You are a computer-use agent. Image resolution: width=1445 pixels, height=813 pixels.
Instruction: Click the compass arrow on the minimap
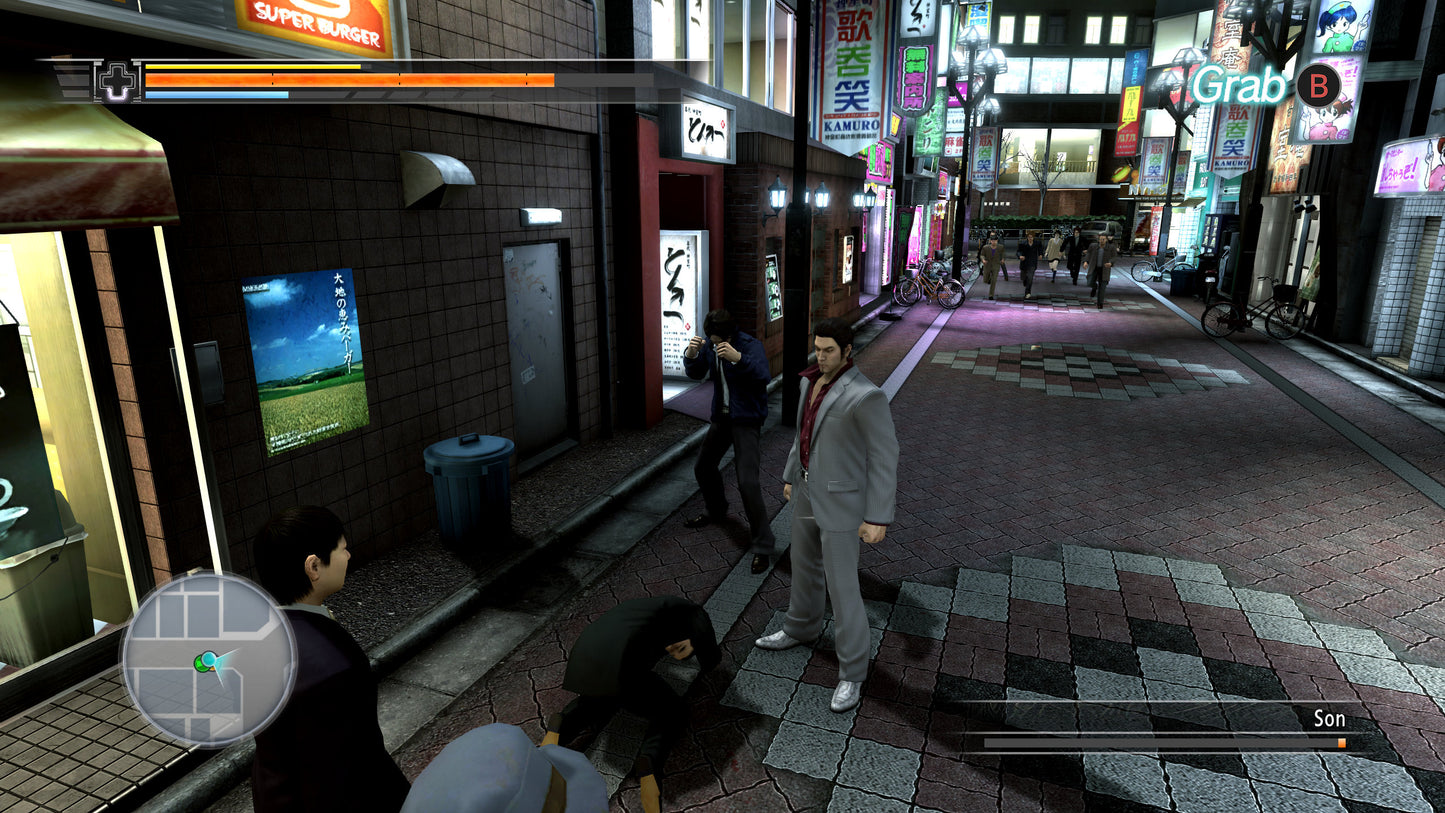220,663
